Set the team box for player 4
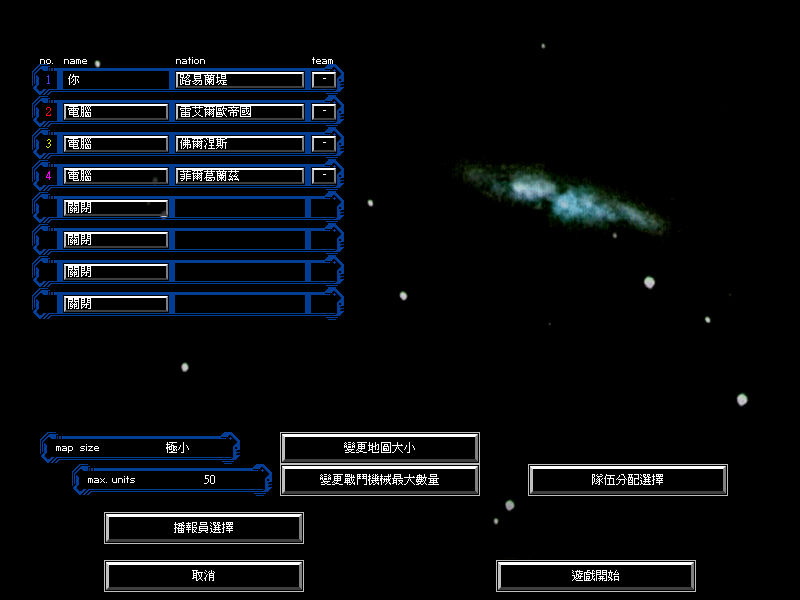 [323, 176]
